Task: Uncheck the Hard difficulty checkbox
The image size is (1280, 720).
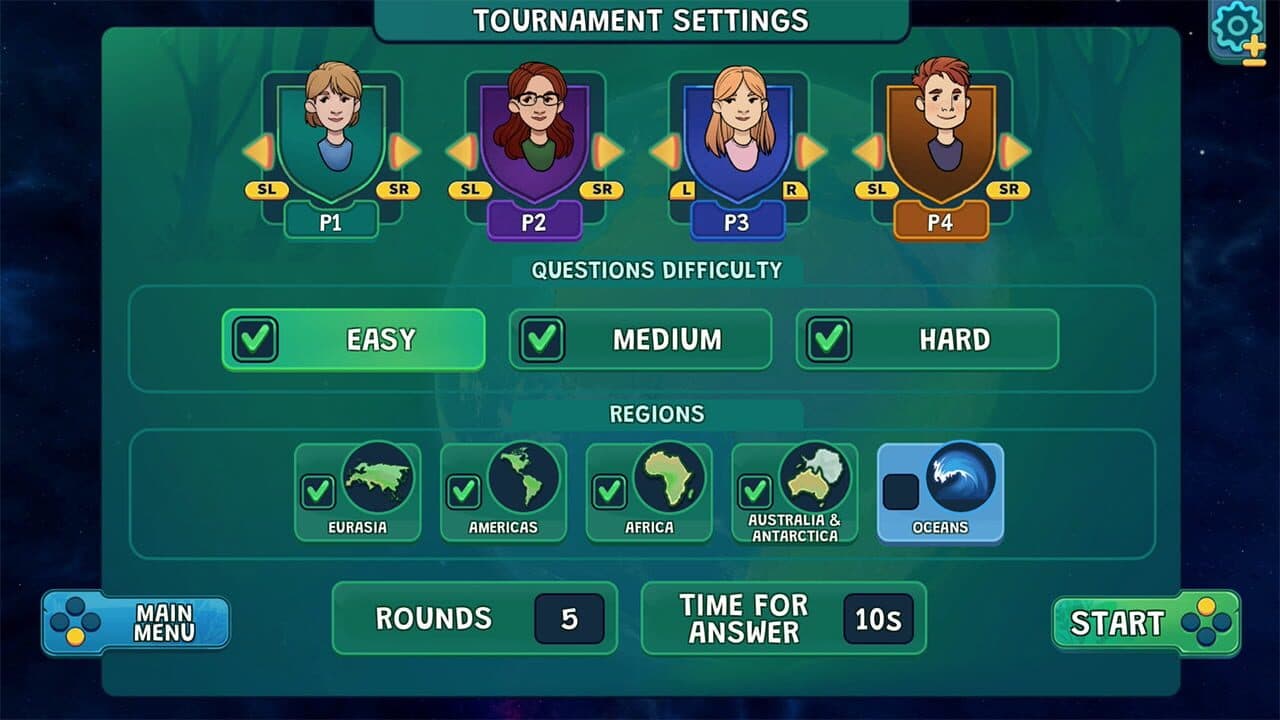Action: pos(827,339)
